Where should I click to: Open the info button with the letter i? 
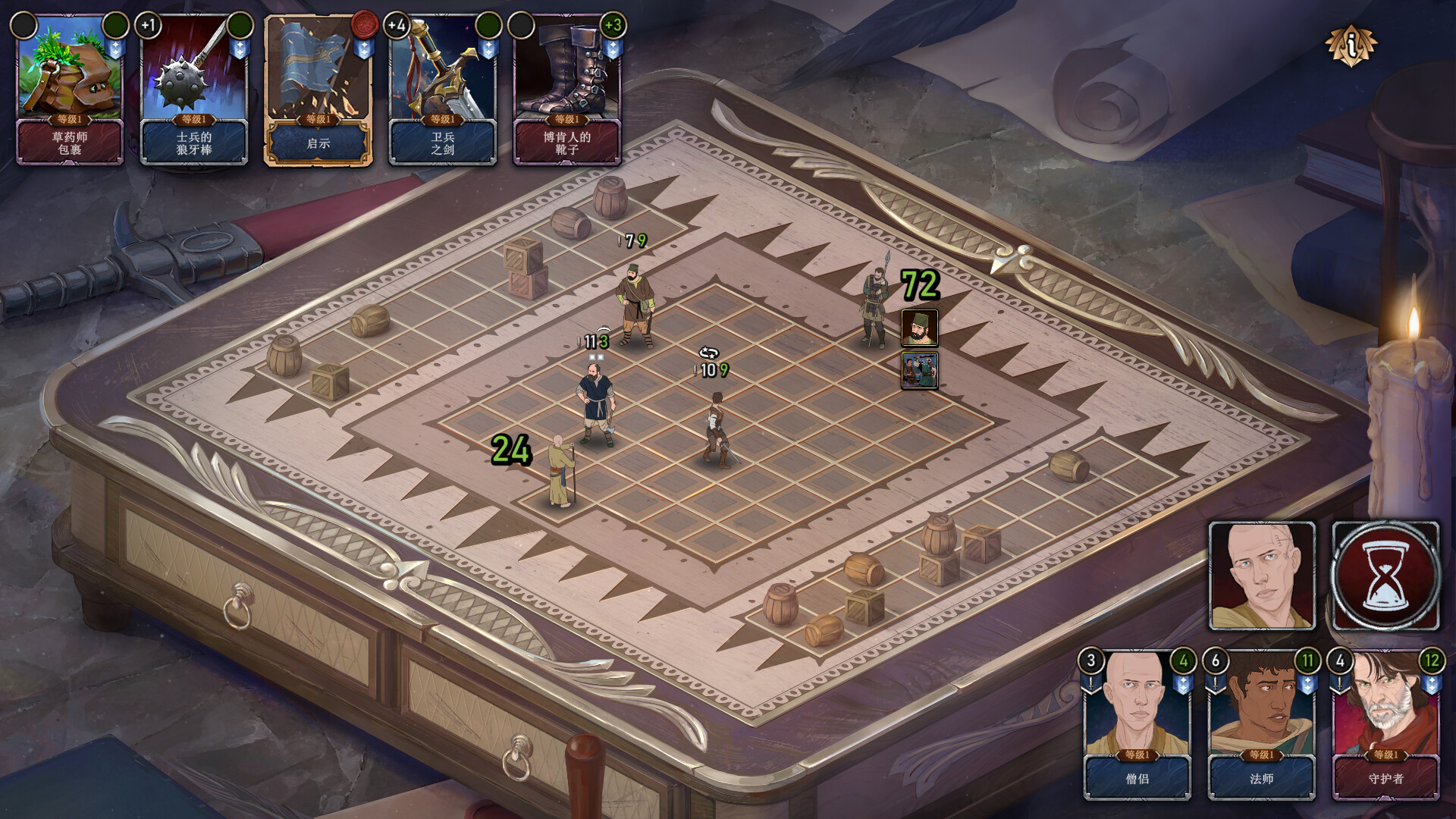[x=1351, y=45]
